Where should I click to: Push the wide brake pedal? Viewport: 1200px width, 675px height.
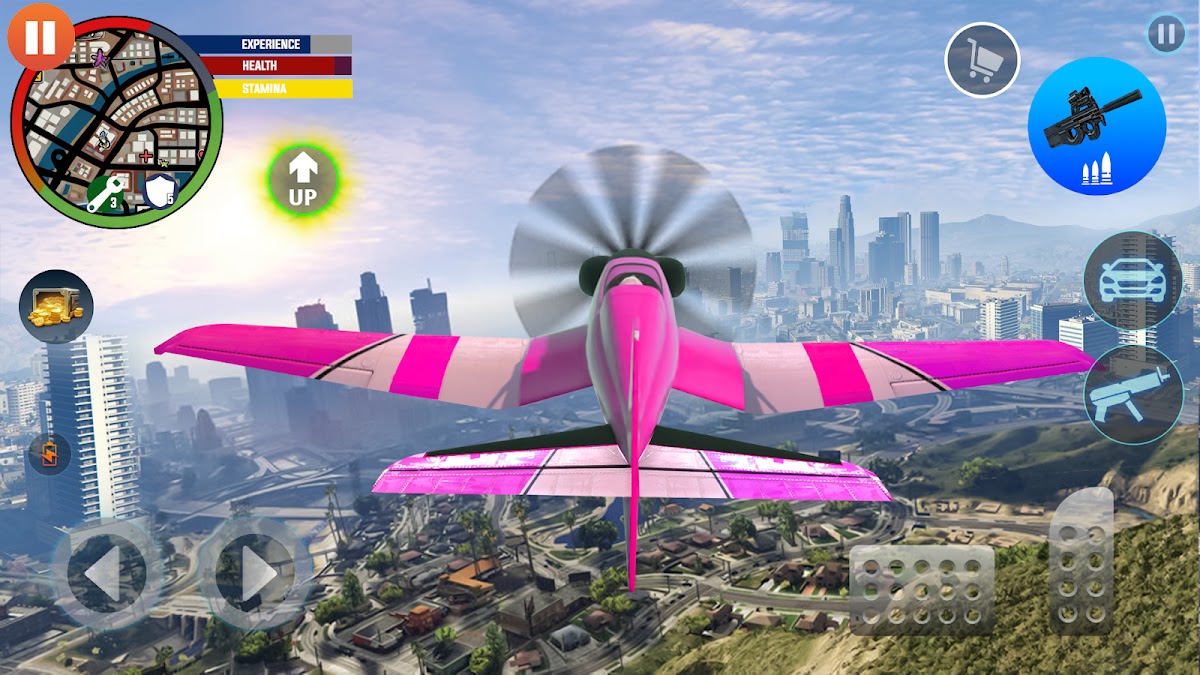coord(921,590)
